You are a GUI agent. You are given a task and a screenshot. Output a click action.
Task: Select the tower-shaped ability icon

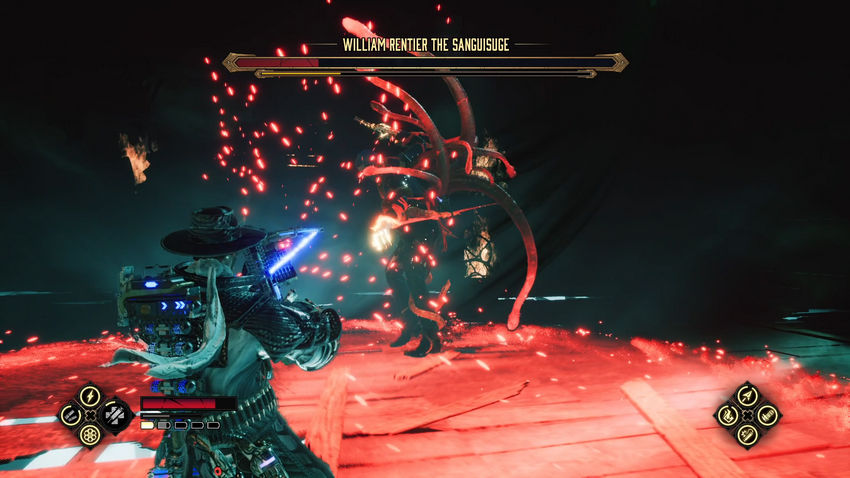[x=768, y=415]
